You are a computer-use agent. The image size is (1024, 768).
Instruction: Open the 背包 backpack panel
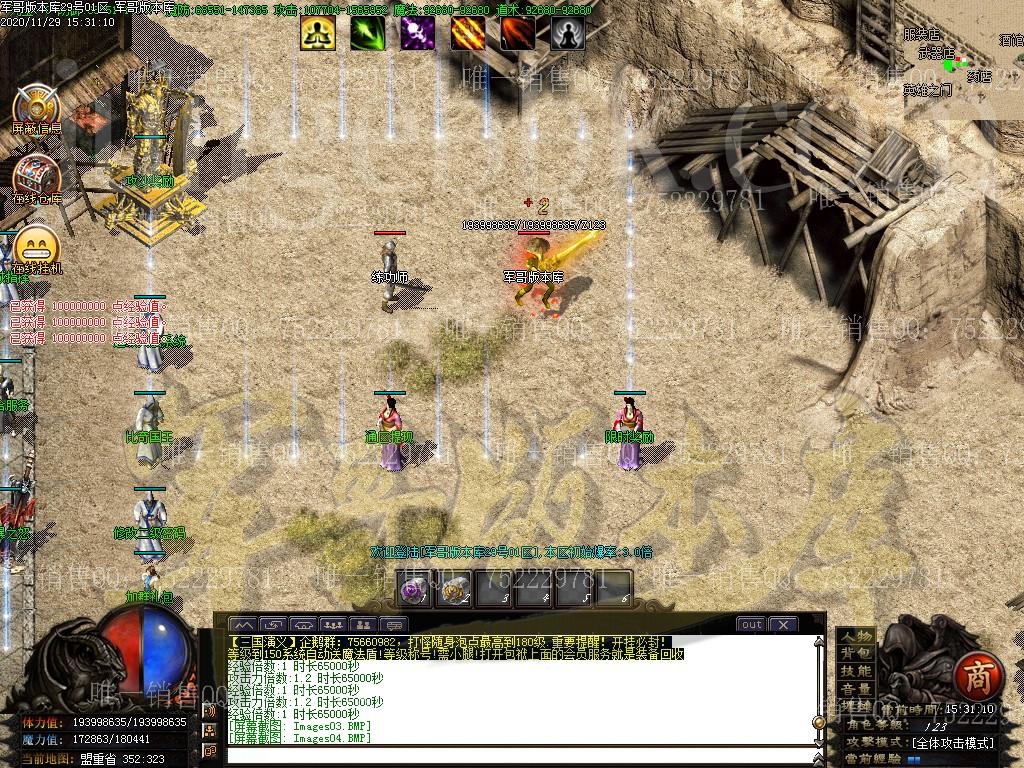[x=855, y=654]
